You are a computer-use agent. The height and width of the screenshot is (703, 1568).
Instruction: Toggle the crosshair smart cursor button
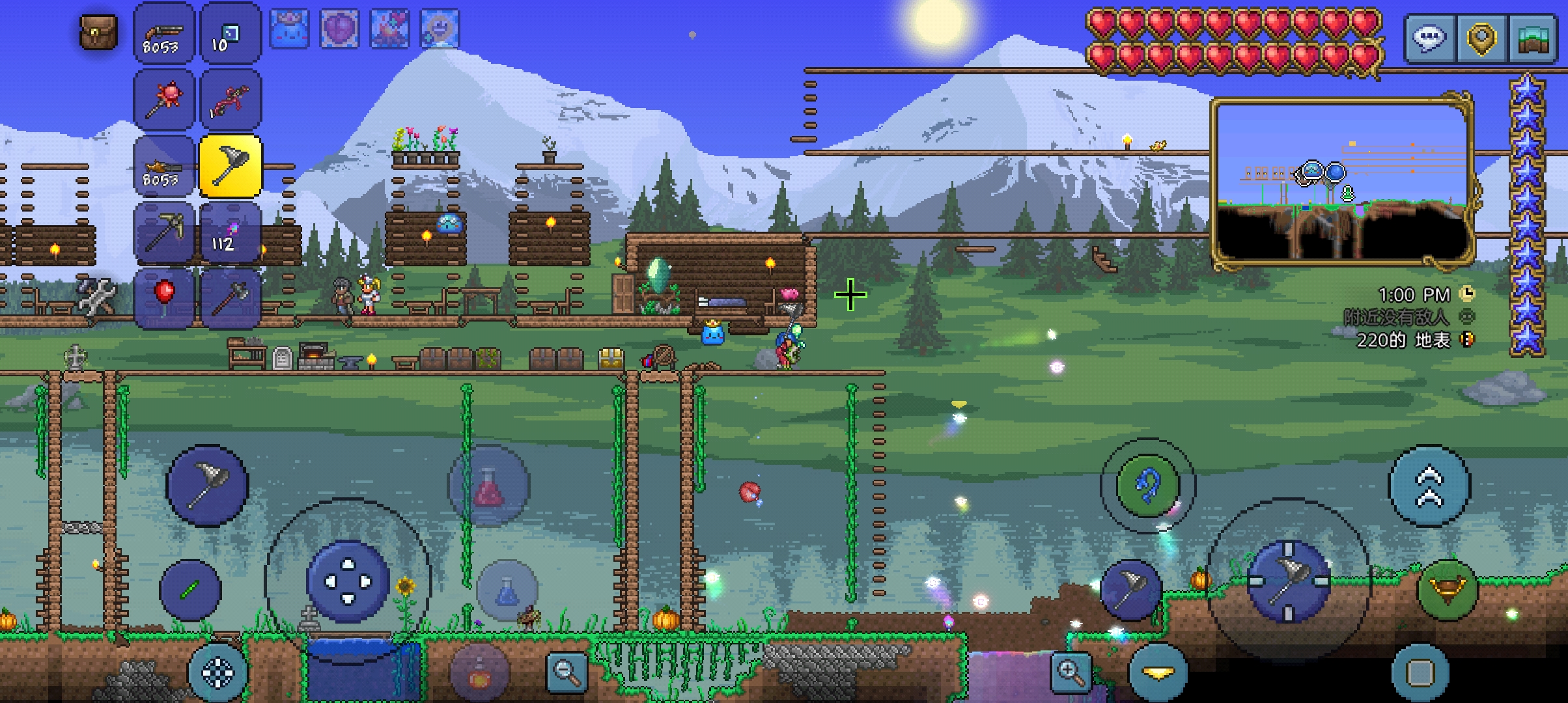pos(217,672)
